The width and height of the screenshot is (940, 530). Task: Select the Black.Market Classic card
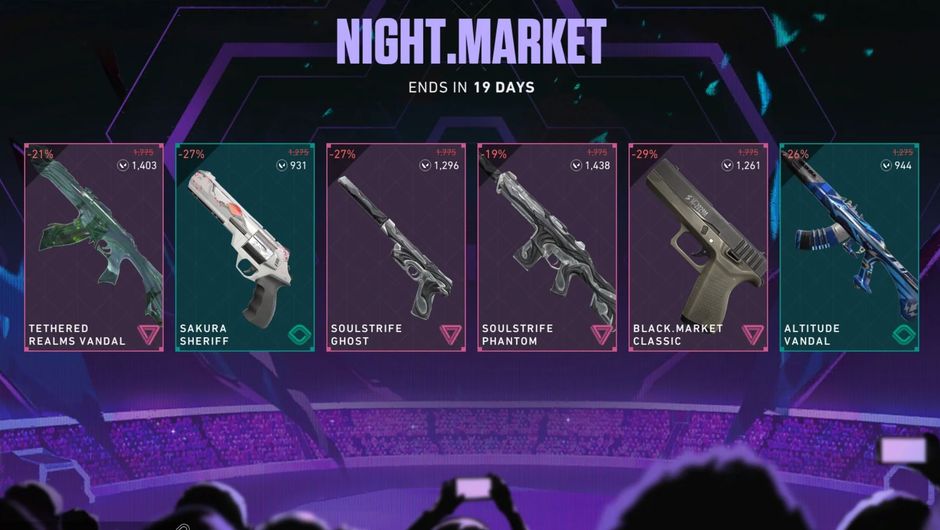pyautogui.click(x=698, y=248)
